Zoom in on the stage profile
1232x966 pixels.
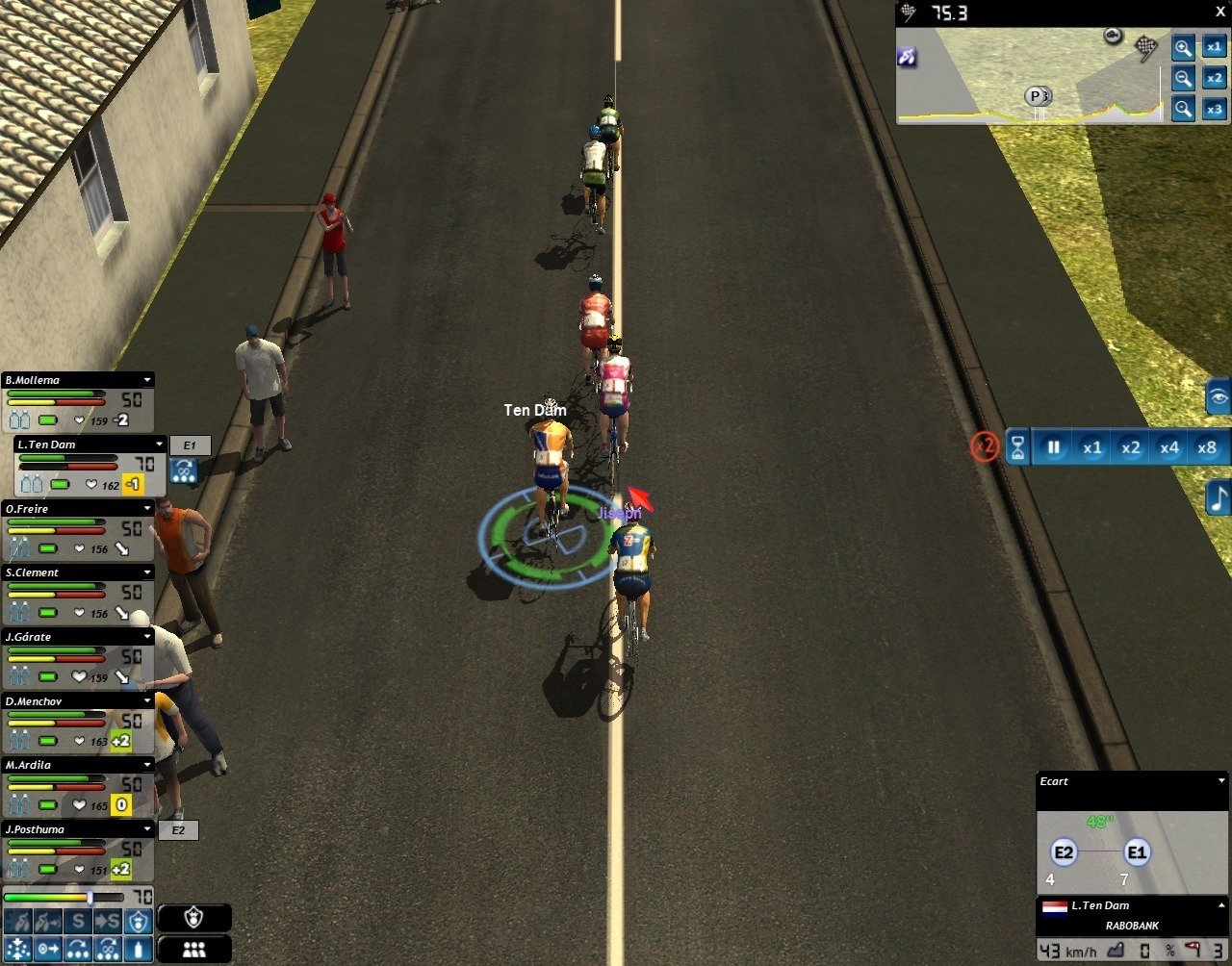point(1183,46)
